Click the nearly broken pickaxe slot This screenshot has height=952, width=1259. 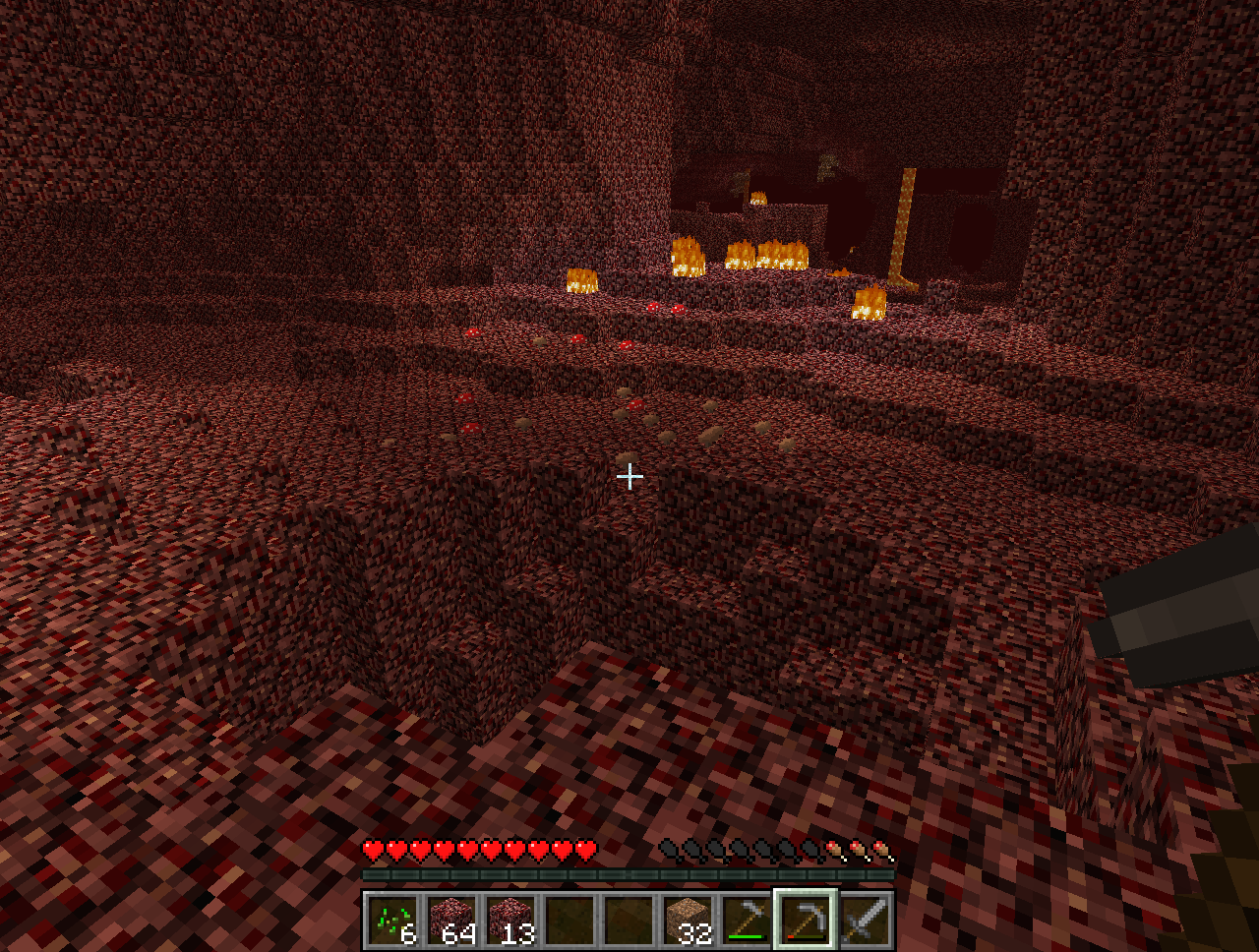[807, 921]
